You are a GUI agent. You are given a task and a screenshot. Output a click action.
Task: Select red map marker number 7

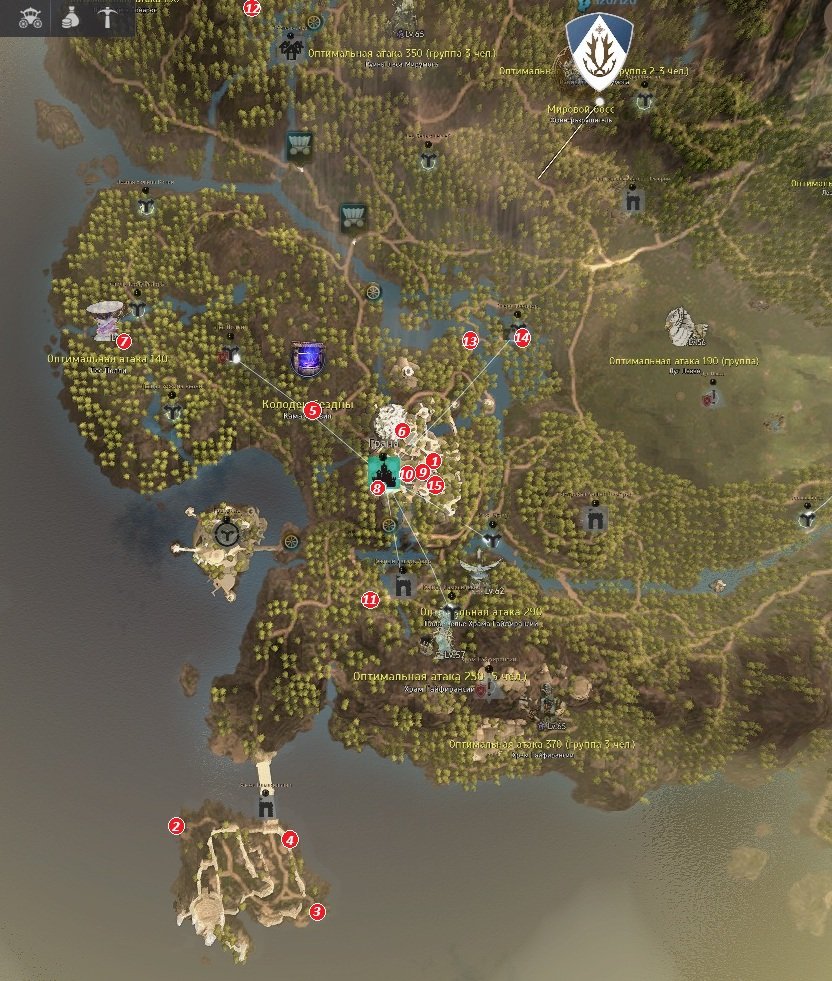(x=124, y=342)
